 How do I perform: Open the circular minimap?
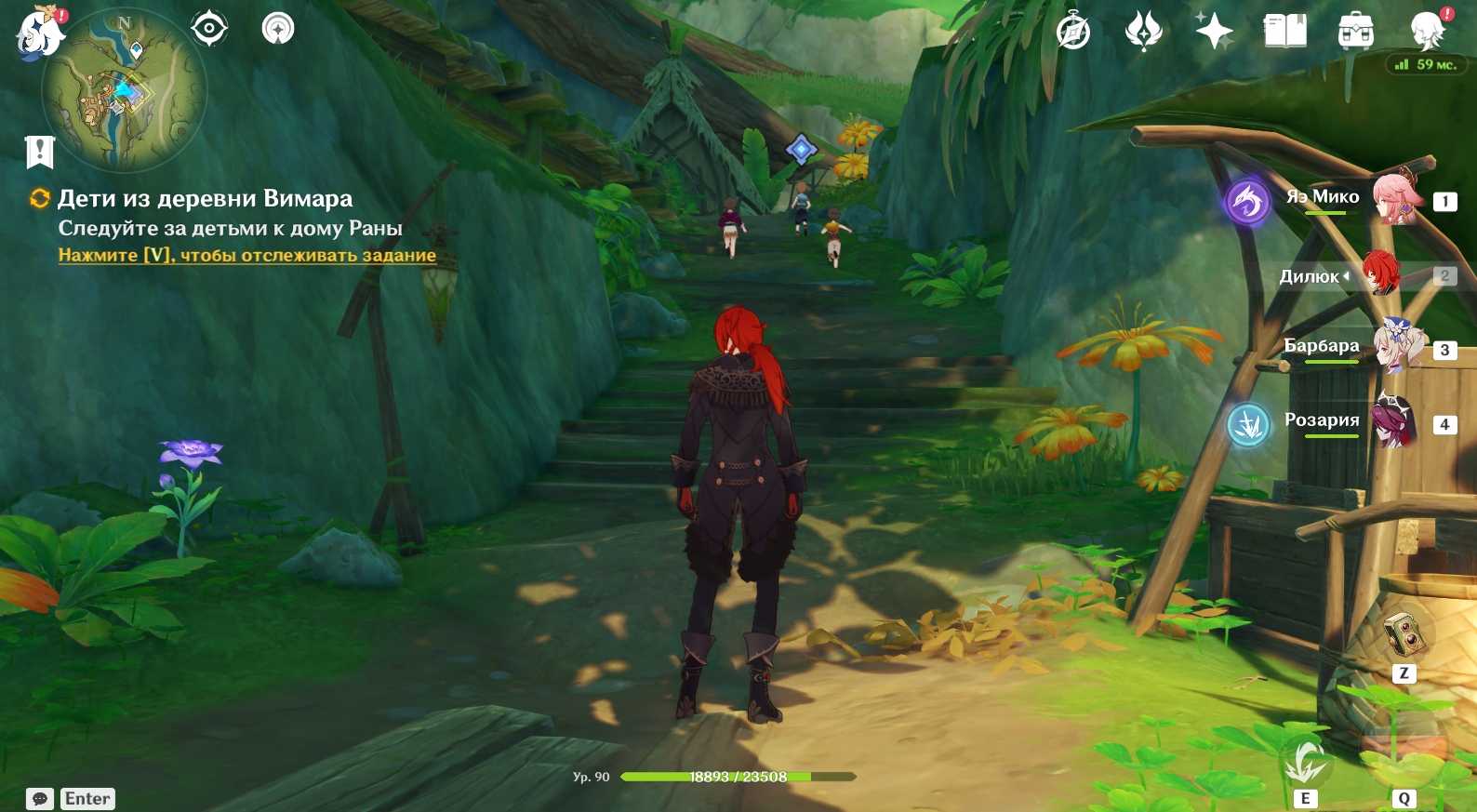(x=124, y=90)
